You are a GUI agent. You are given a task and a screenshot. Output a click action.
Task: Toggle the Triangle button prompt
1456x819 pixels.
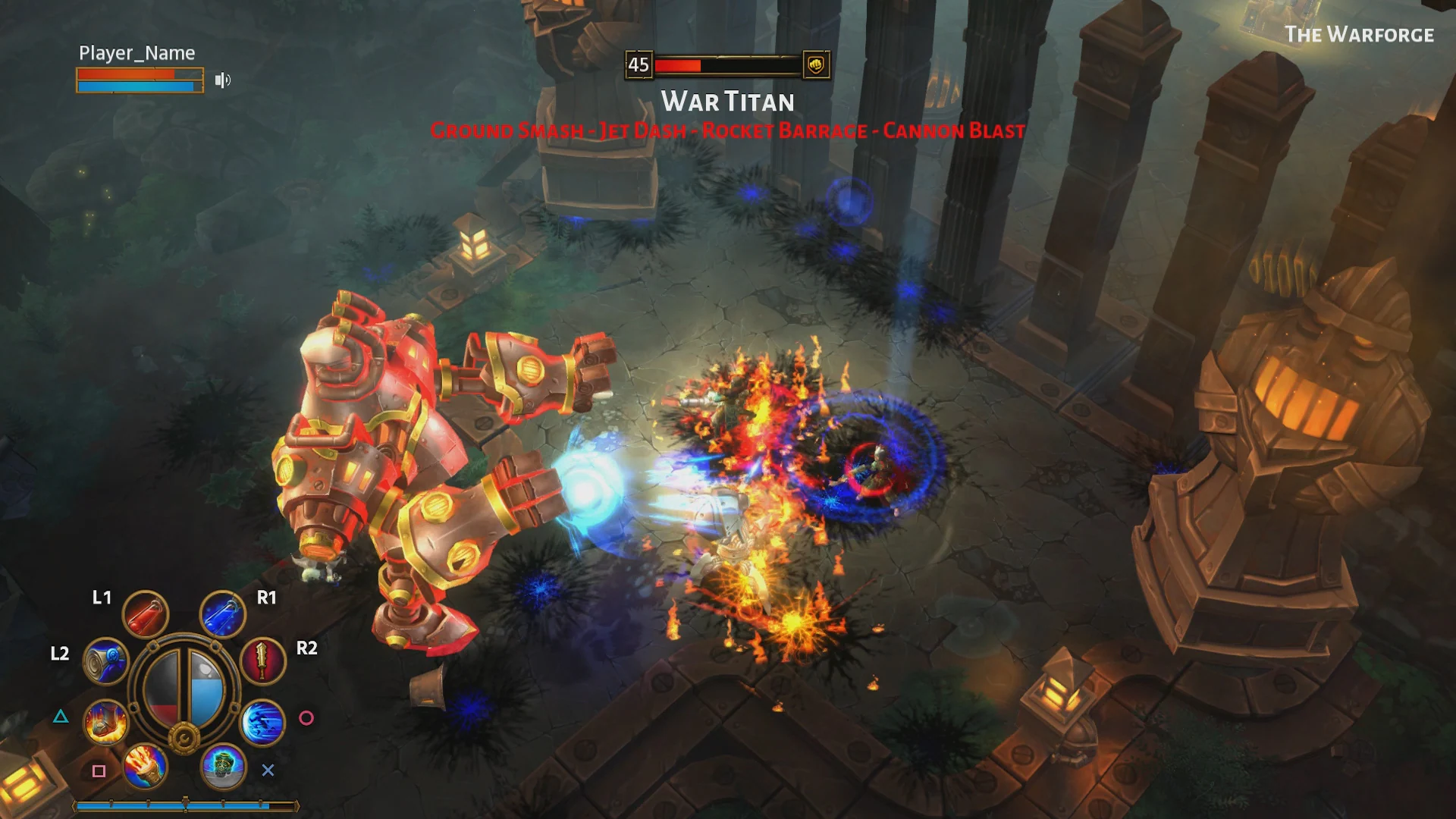click(60, 716)
